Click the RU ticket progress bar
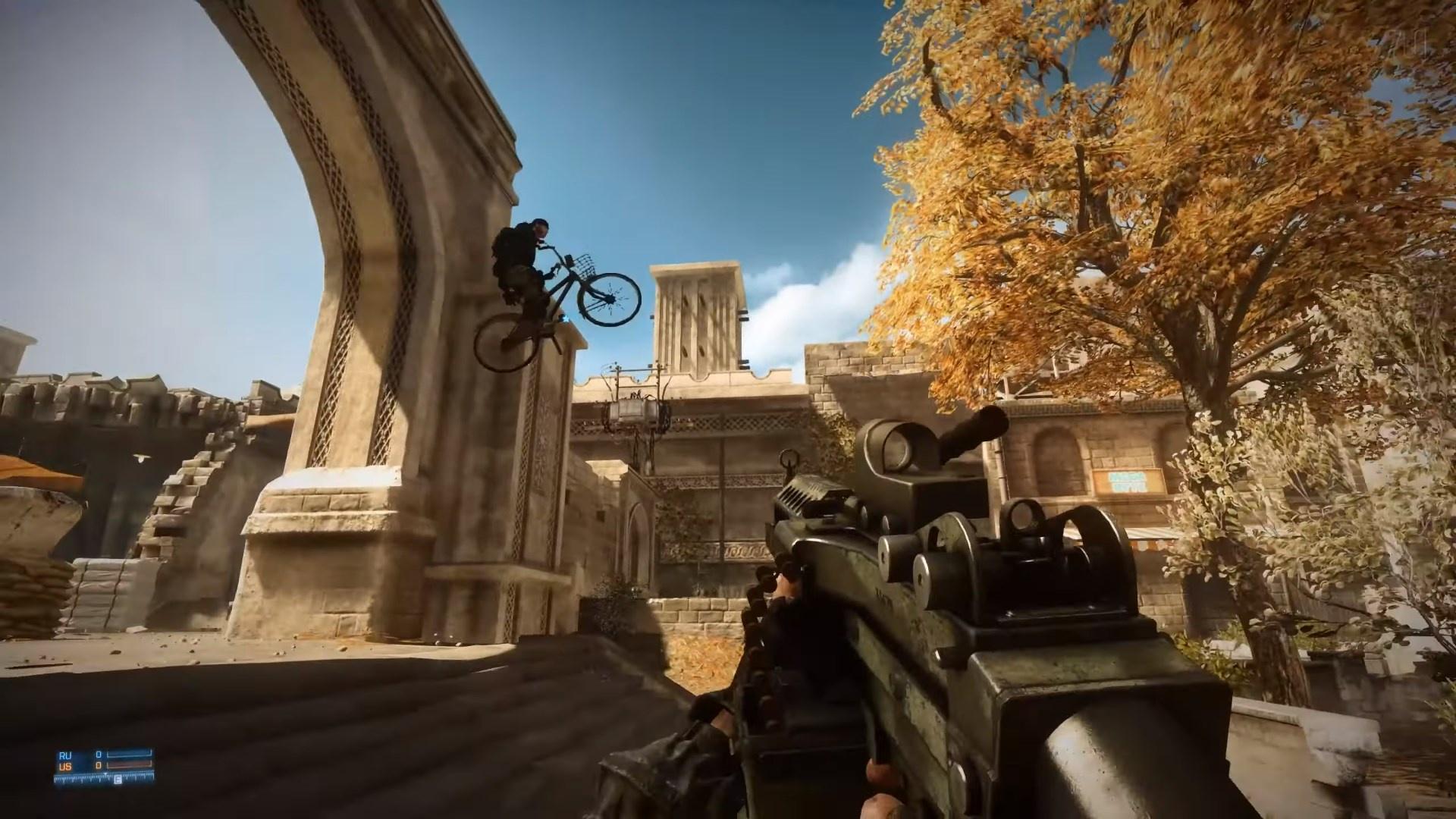Viewport: 1456px width, 819px height. [x=129, y=754]
